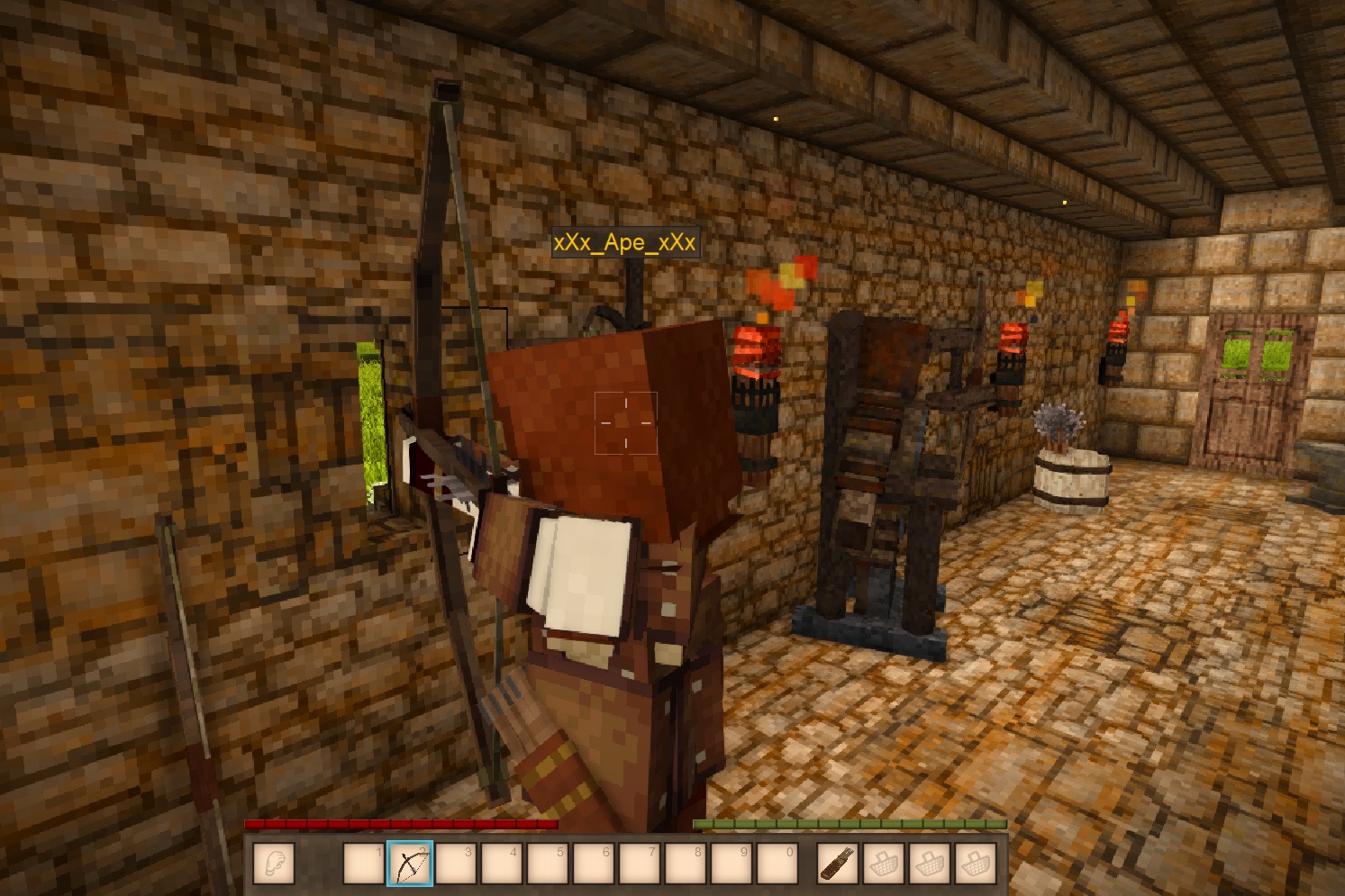Select the bow in hotbar slot 2

point(410,864)
